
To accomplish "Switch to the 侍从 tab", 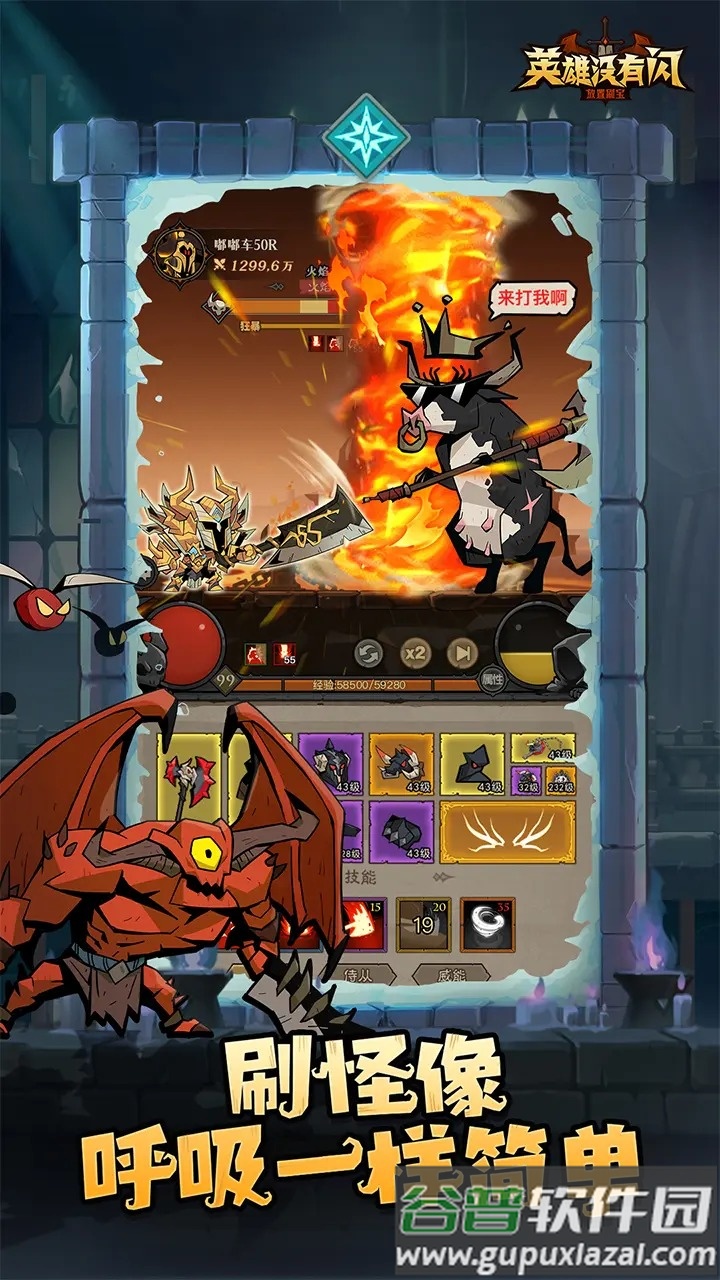I will (357, 973).
